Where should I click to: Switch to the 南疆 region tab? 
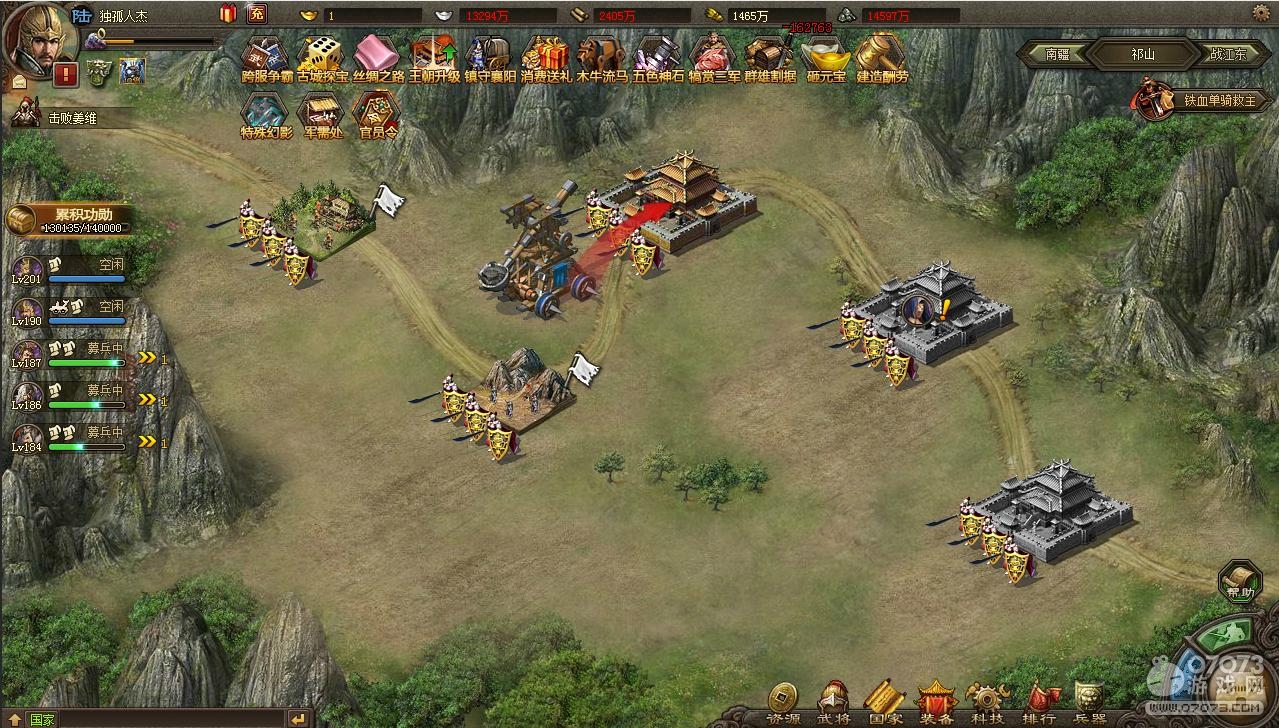click(x=1056, y=54)
